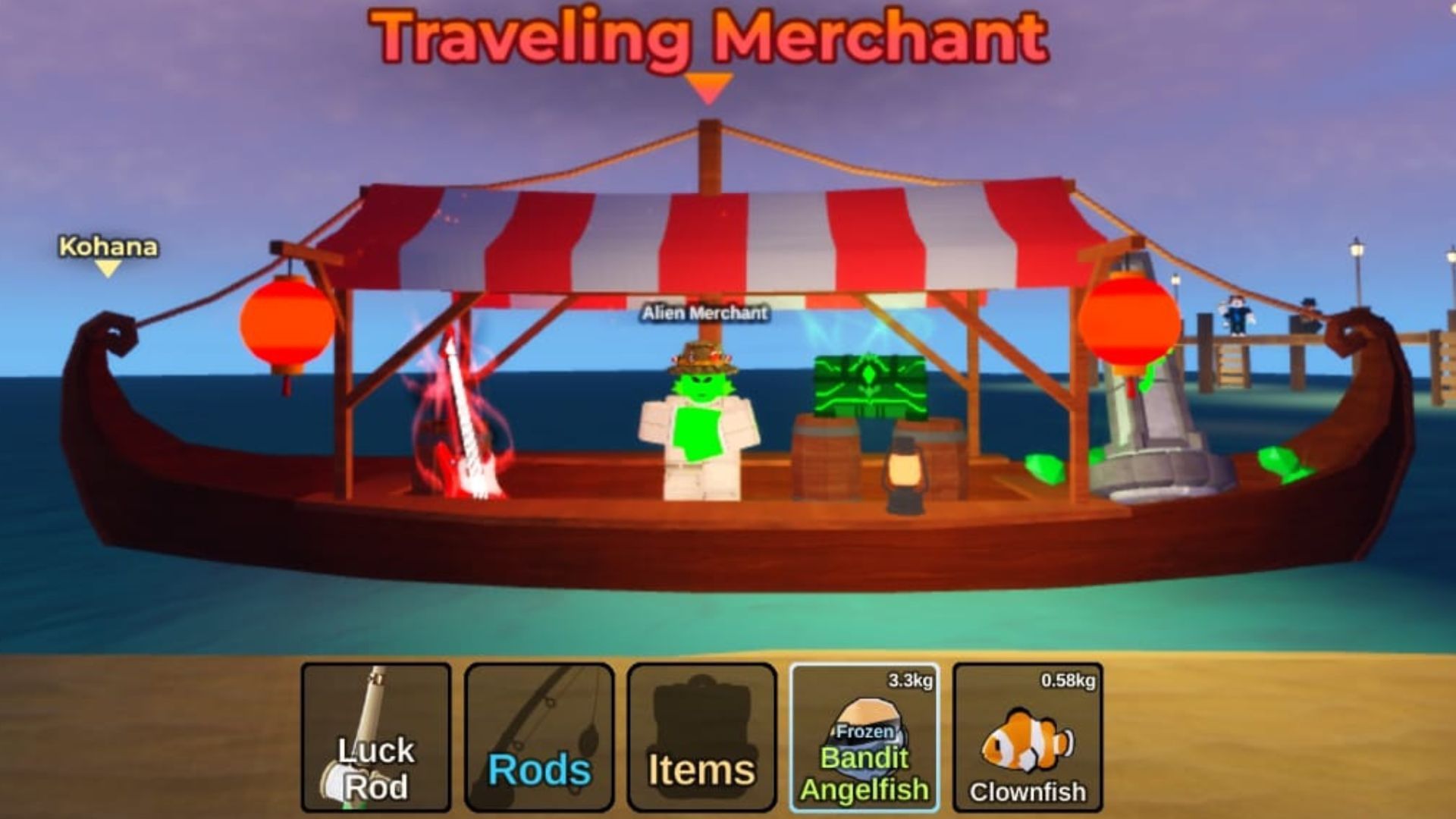This screenshot has height=819, width=1456.
Task: Click the 3.3kg weight label on the Angelfish
Action: (910, 681)
